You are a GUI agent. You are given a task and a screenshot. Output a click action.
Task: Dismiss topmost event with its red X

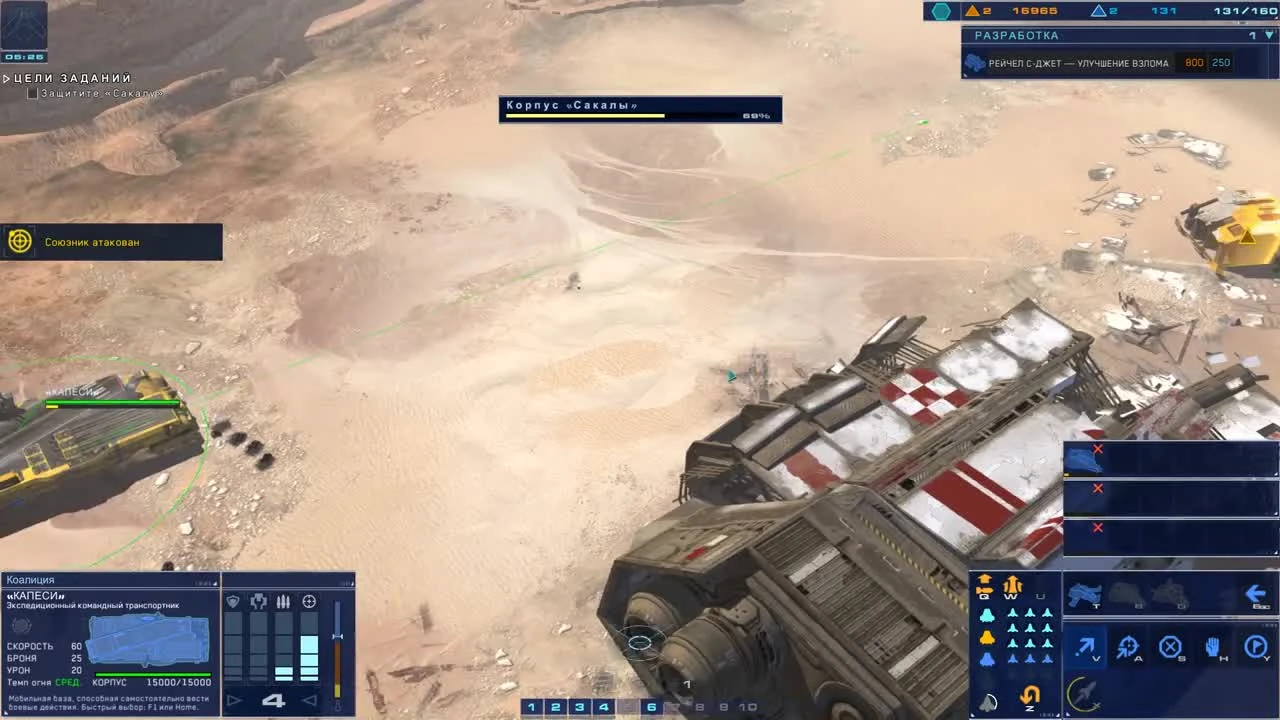coord(1097,449)
